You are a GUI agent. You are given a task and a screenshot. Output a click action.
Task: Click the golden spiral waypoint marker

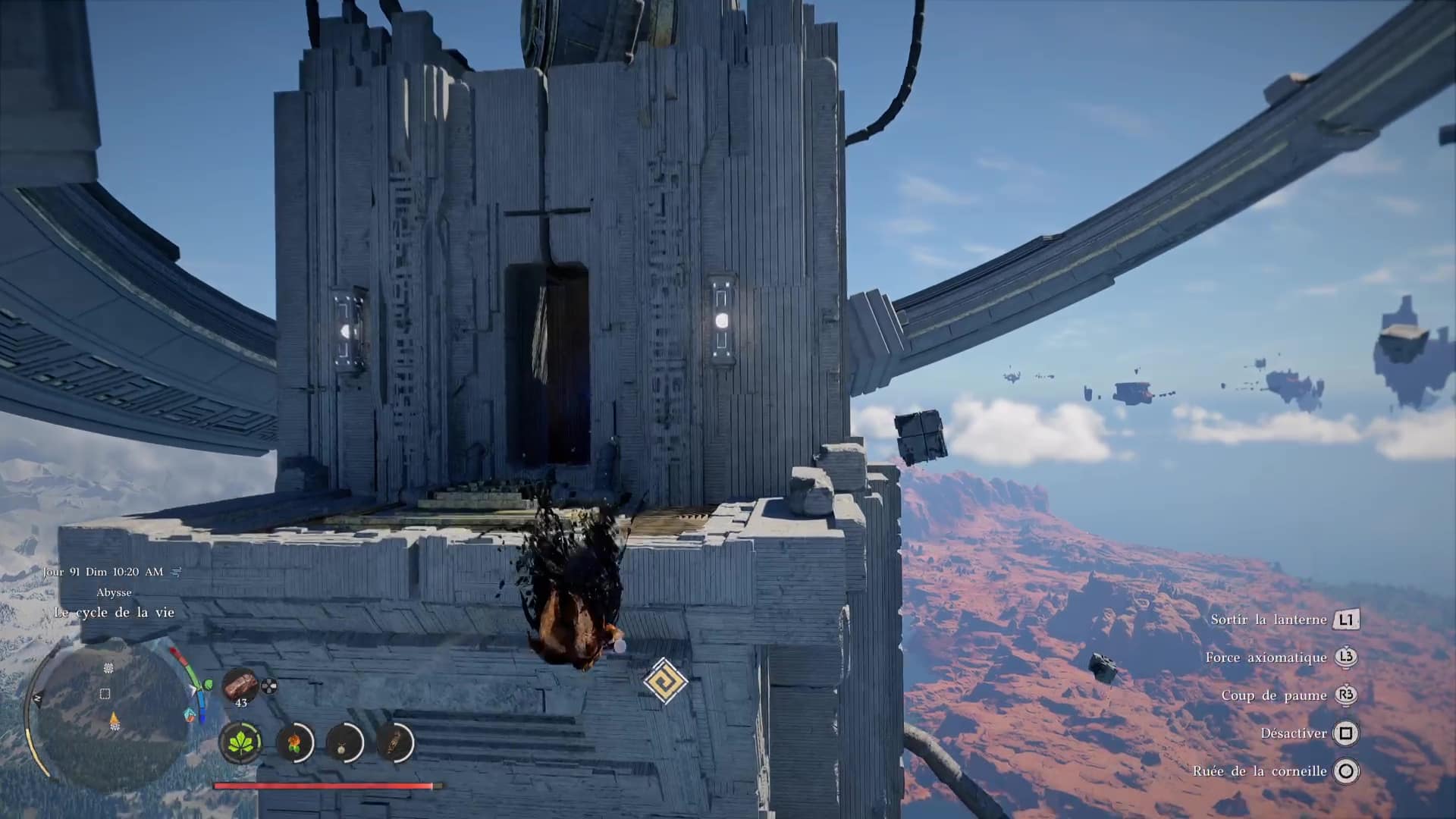(665, 680)
